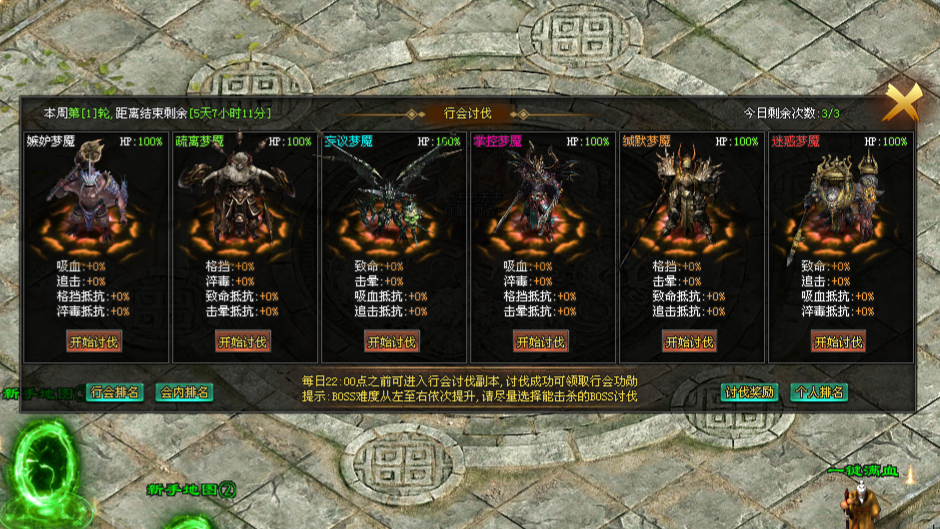View the 讨伐奖励 rewards

pos(750,392)
